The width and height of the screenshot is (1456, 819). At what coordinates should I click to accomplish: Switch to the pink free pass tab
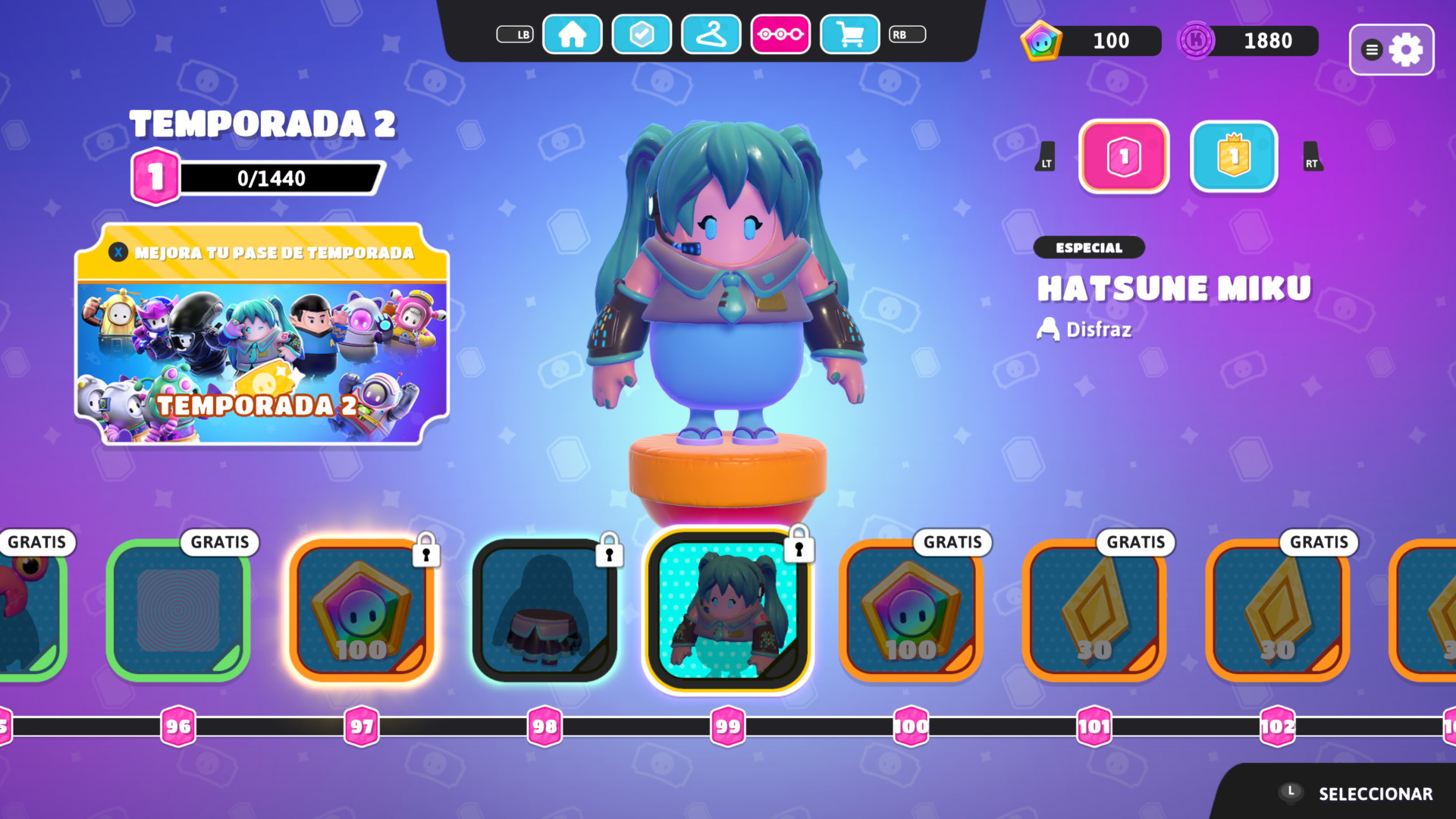(x=1125, y=157)
